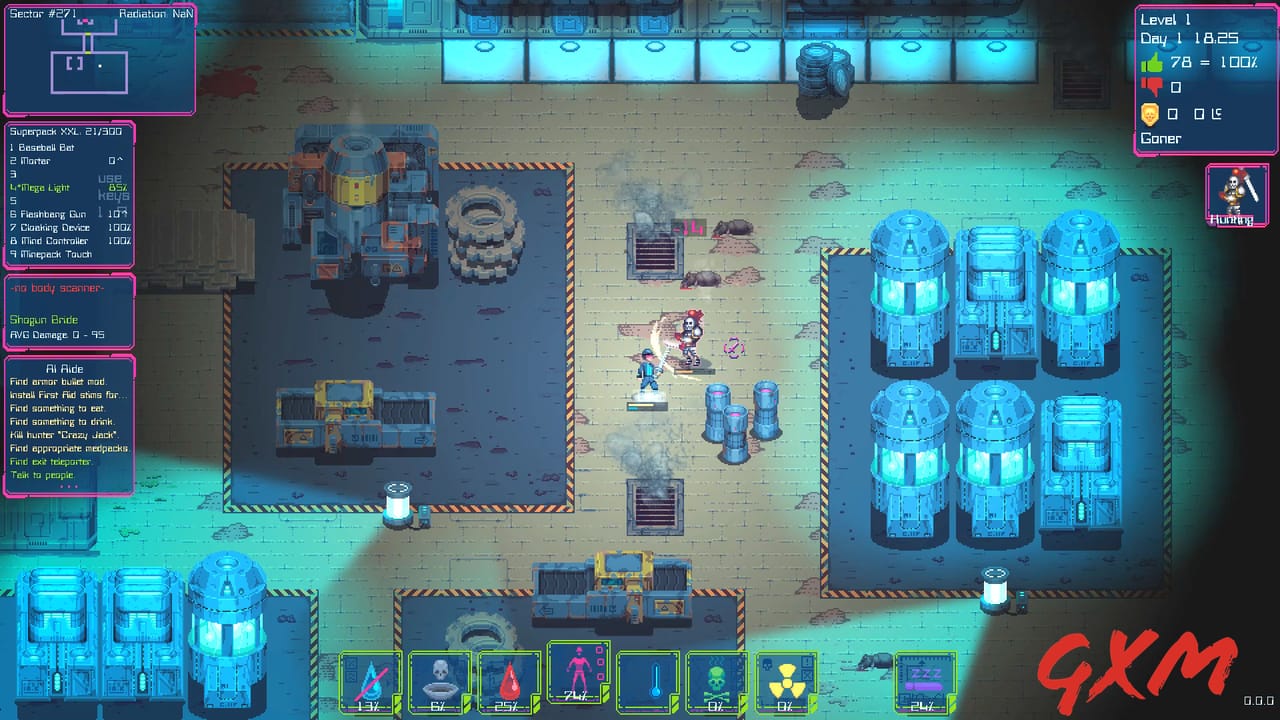The width and height of the screenshot is (1280, 720).
Task: Select the hunter portrait labeled Hunting
Action: [x=1236, y=195]
